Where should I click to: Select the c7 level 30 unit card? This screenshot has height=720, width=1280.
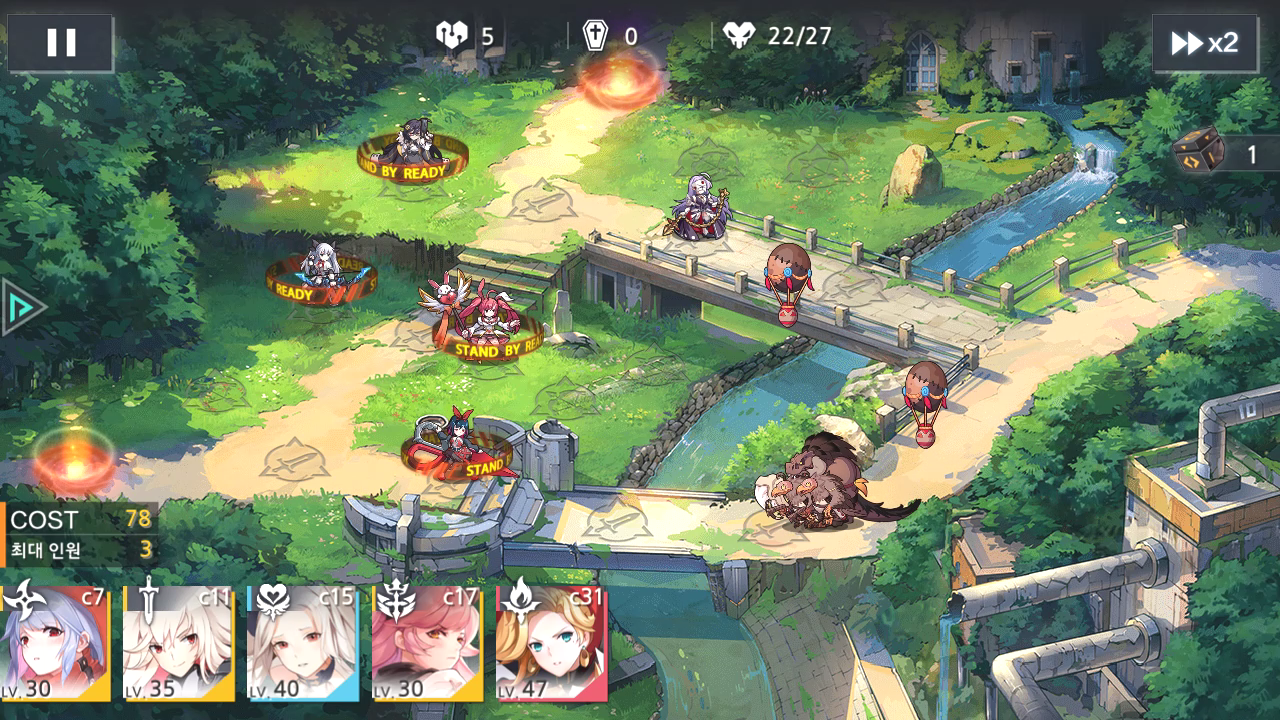pyautogui.click(x=54, y=643)
